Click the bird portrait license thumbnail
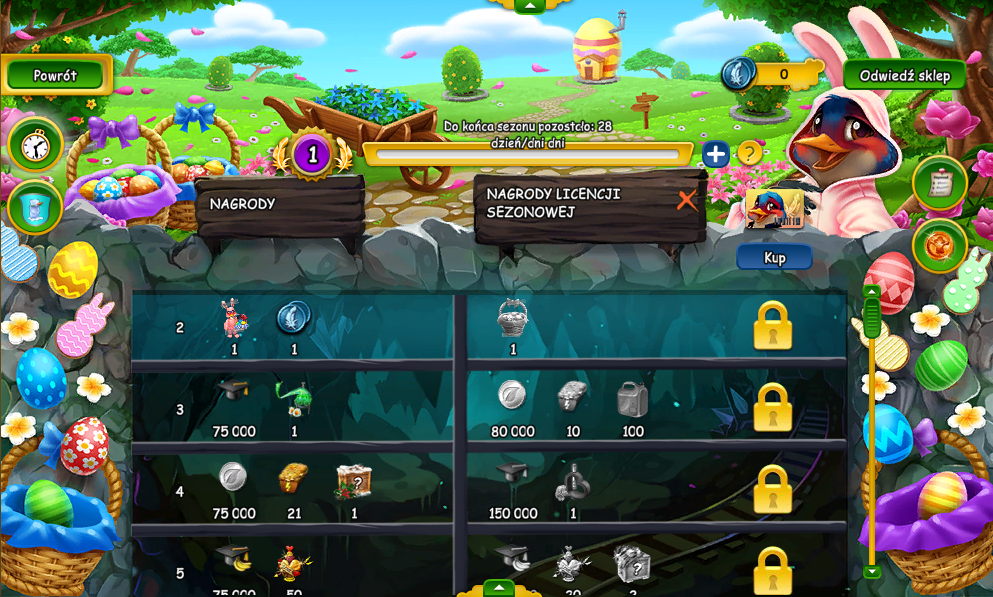993x597 pixels. pyautogui.click(x=774, y=209)
